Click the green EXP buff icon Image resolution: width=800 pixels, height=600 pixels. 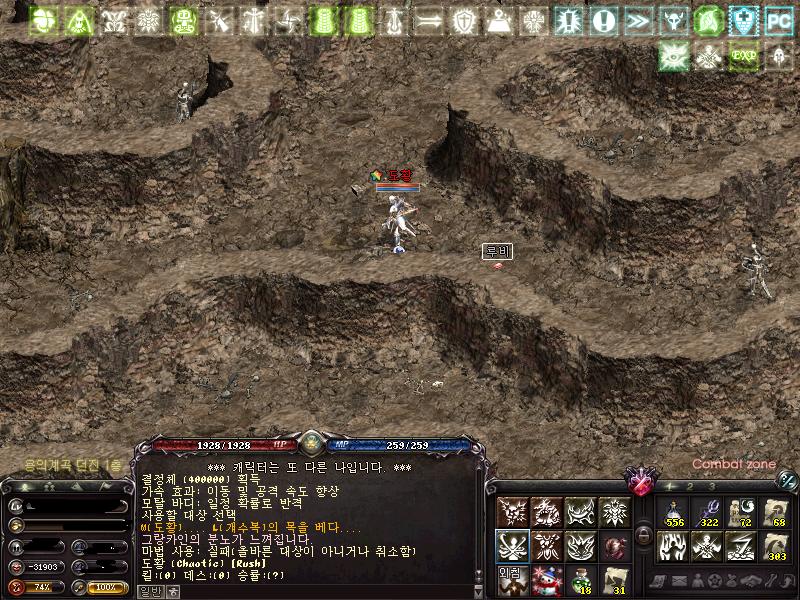pyautogui.click(x=743, y=55)
